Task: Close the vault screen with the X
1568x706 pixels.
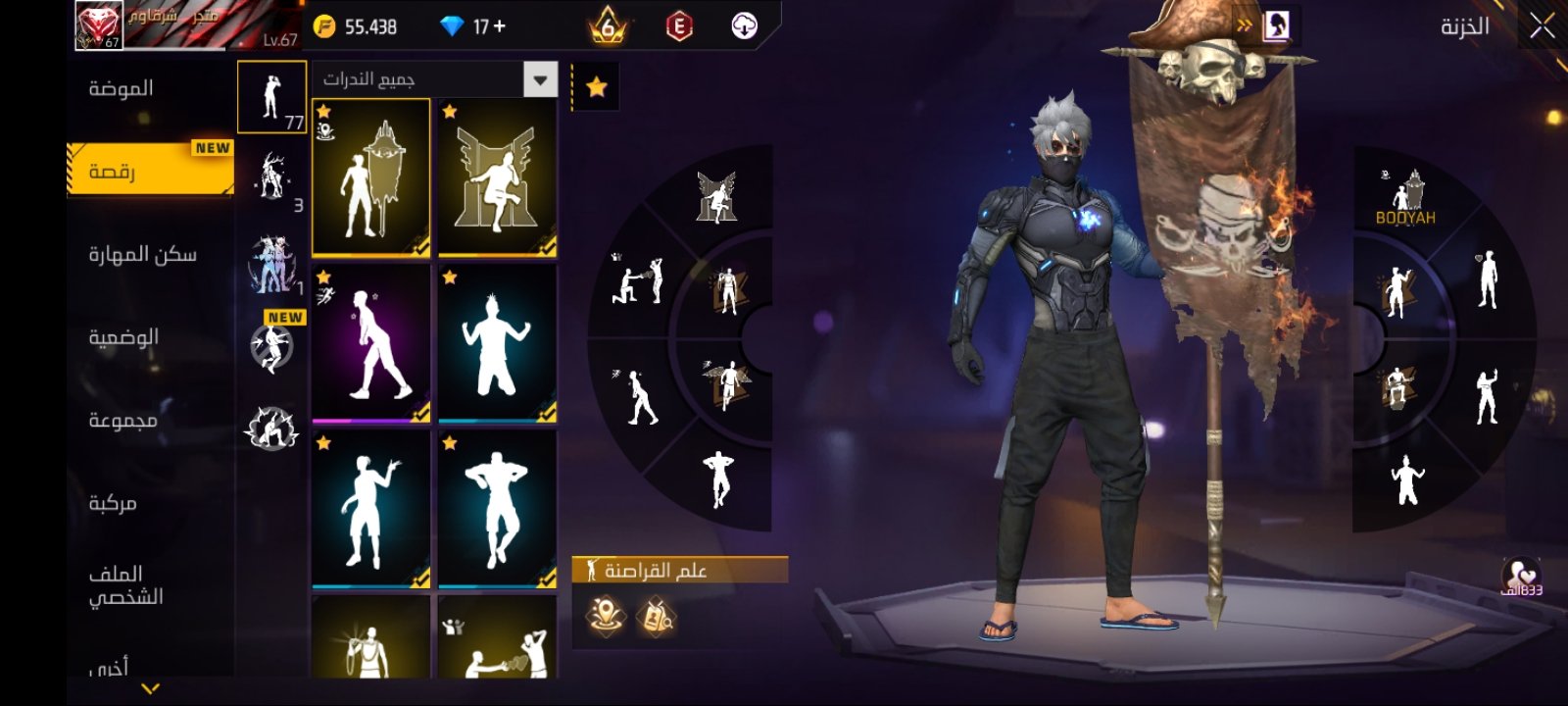Action: (x=1542, y=26)
